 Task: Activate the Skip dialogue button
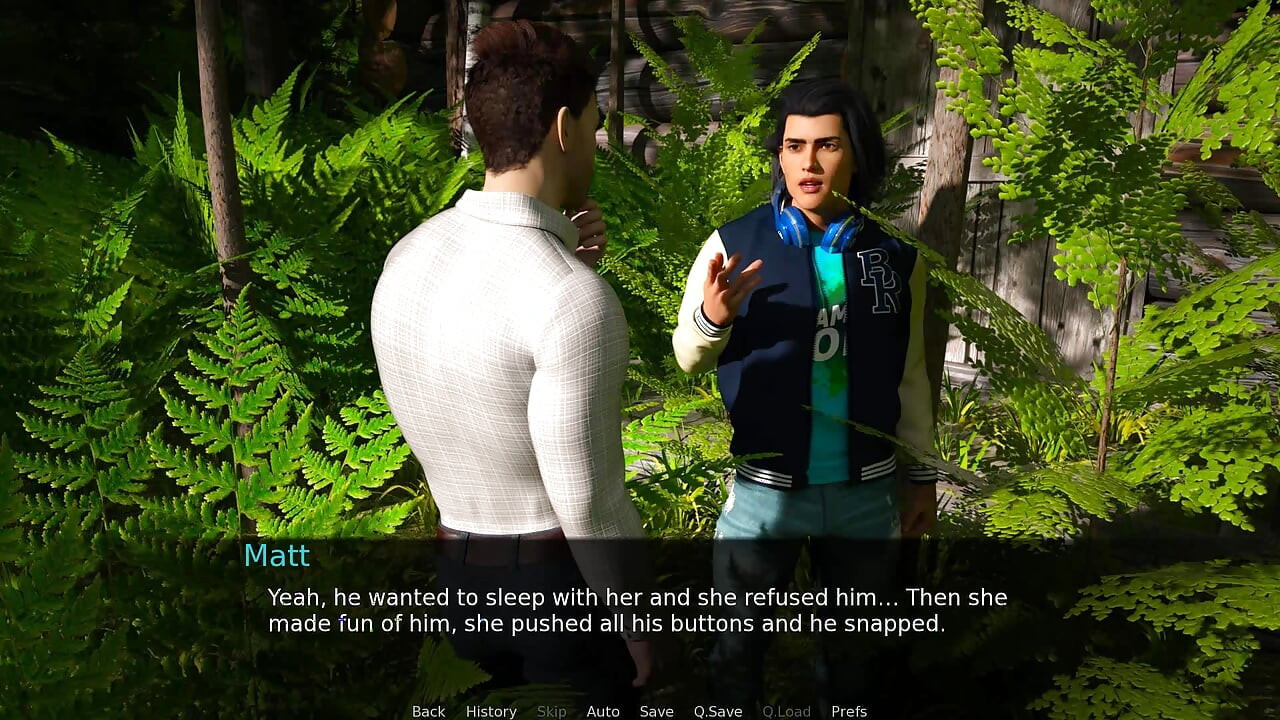pyautogui.click(x=551, y=711)
